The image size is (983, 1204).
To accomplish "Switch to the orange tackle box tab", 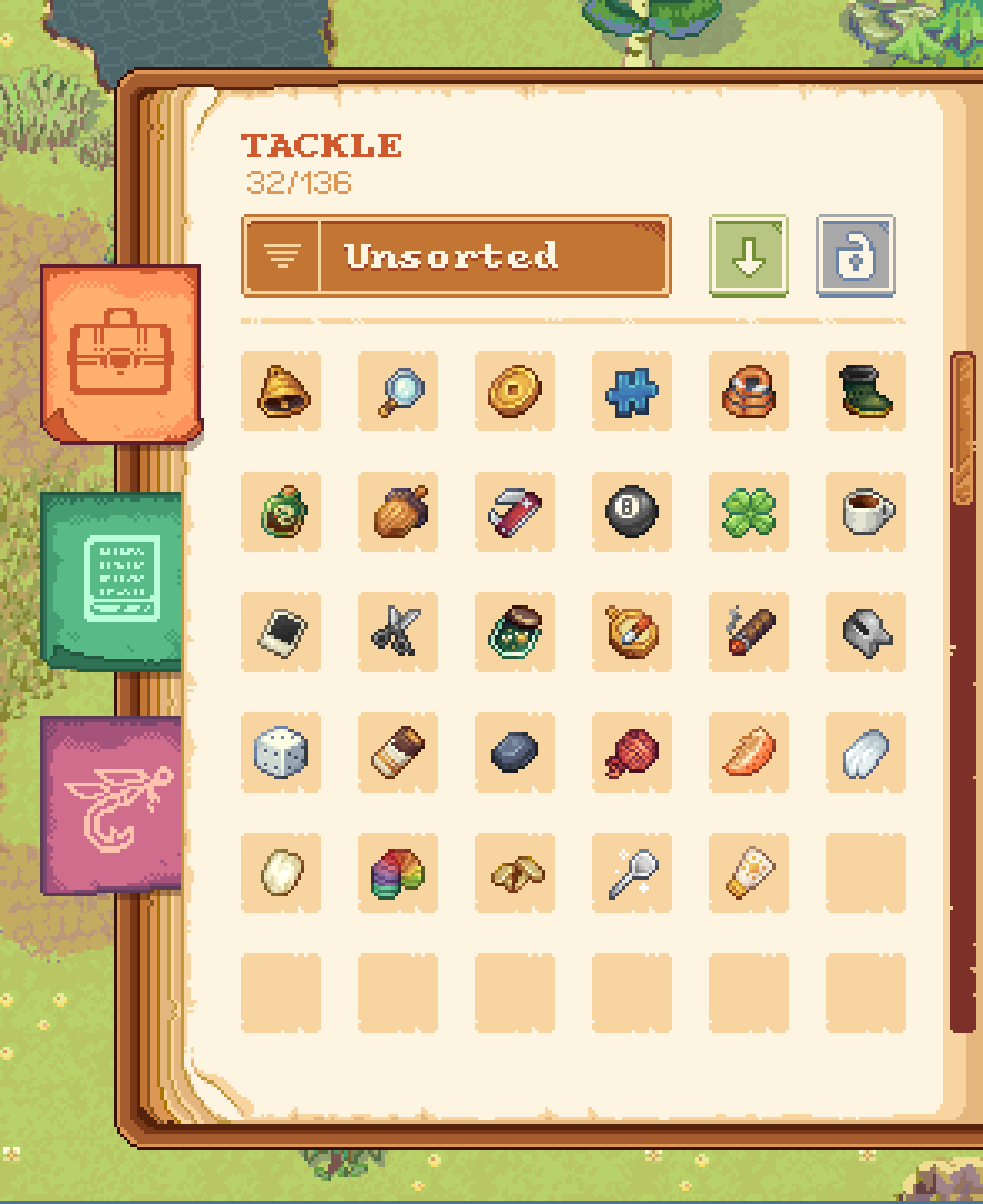I will 120,353.
